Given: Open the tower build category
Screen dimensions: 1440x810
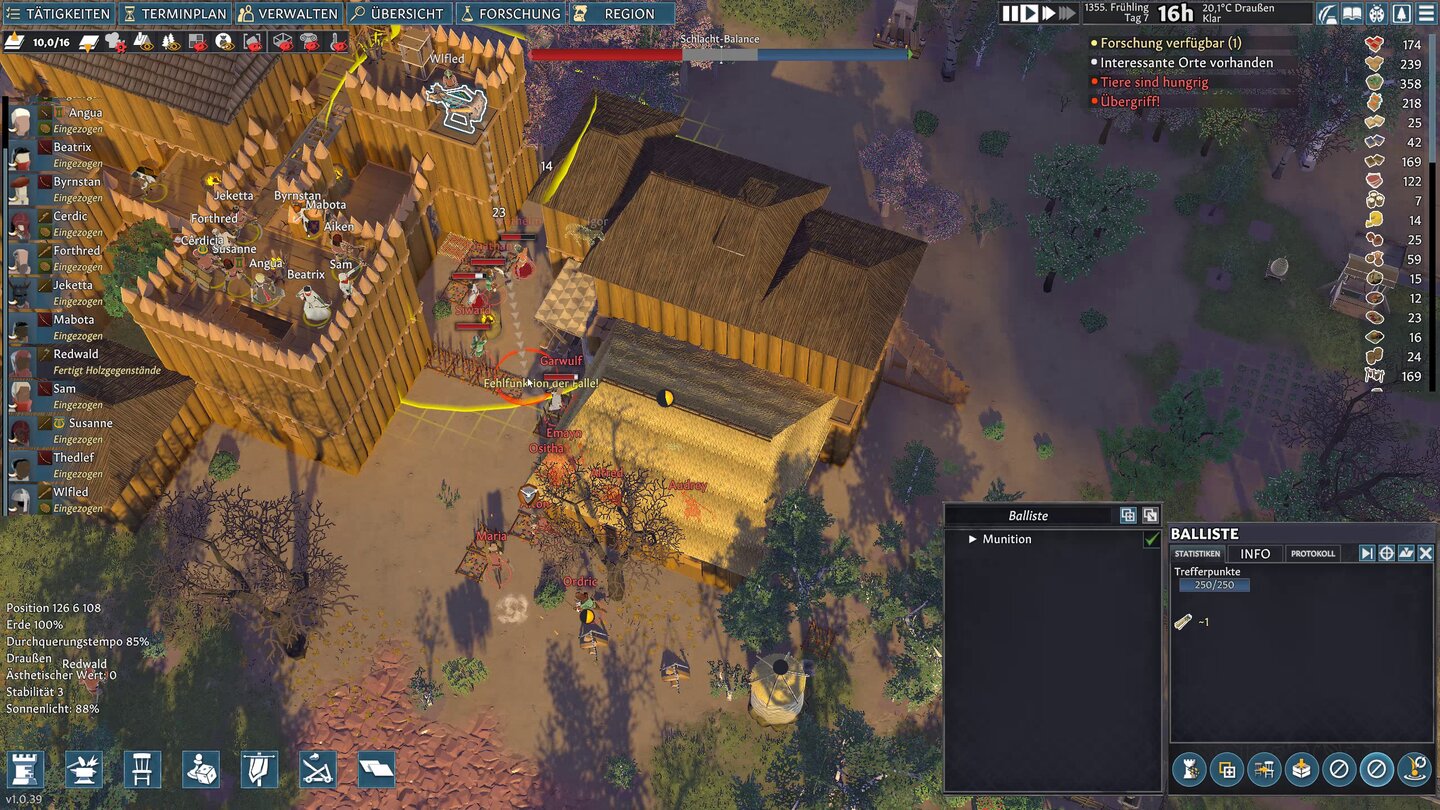Looking at the screenshot, I should point(25,769).
